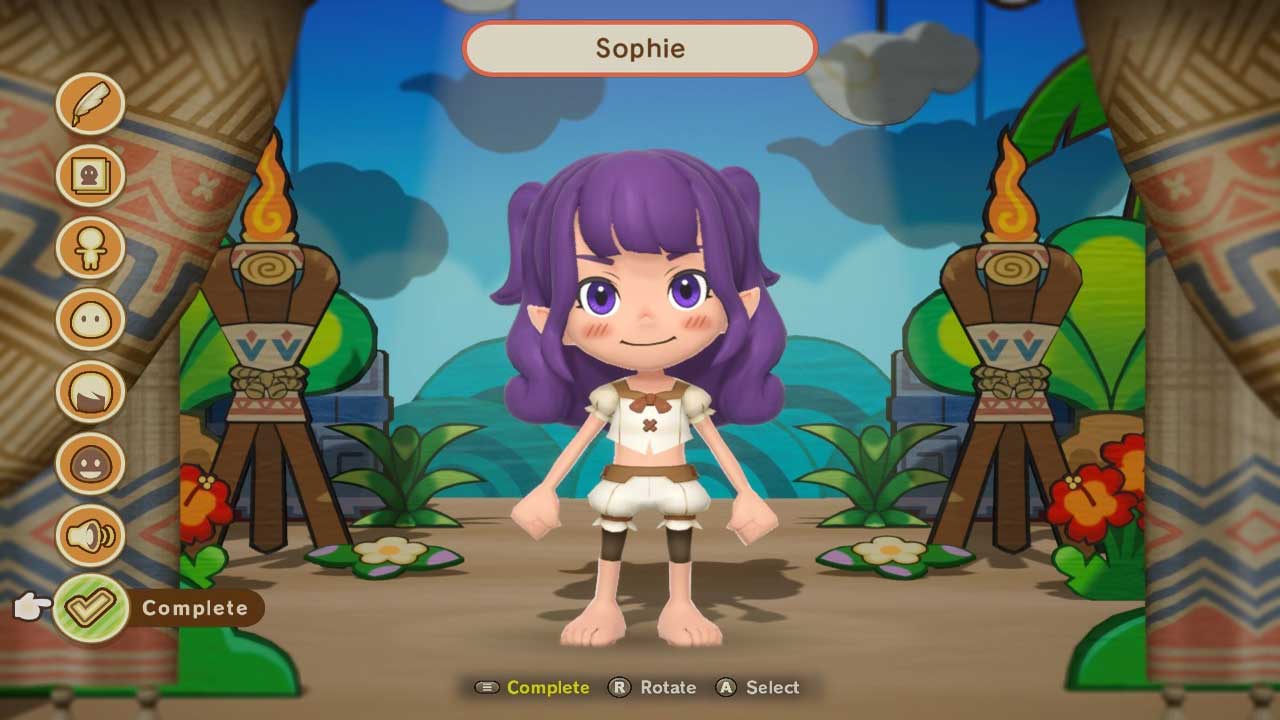Image resolution: width=1280 pixels, height=720 pixels.
Task: Click the Complete checkmark button
Action: click(91, 608)
